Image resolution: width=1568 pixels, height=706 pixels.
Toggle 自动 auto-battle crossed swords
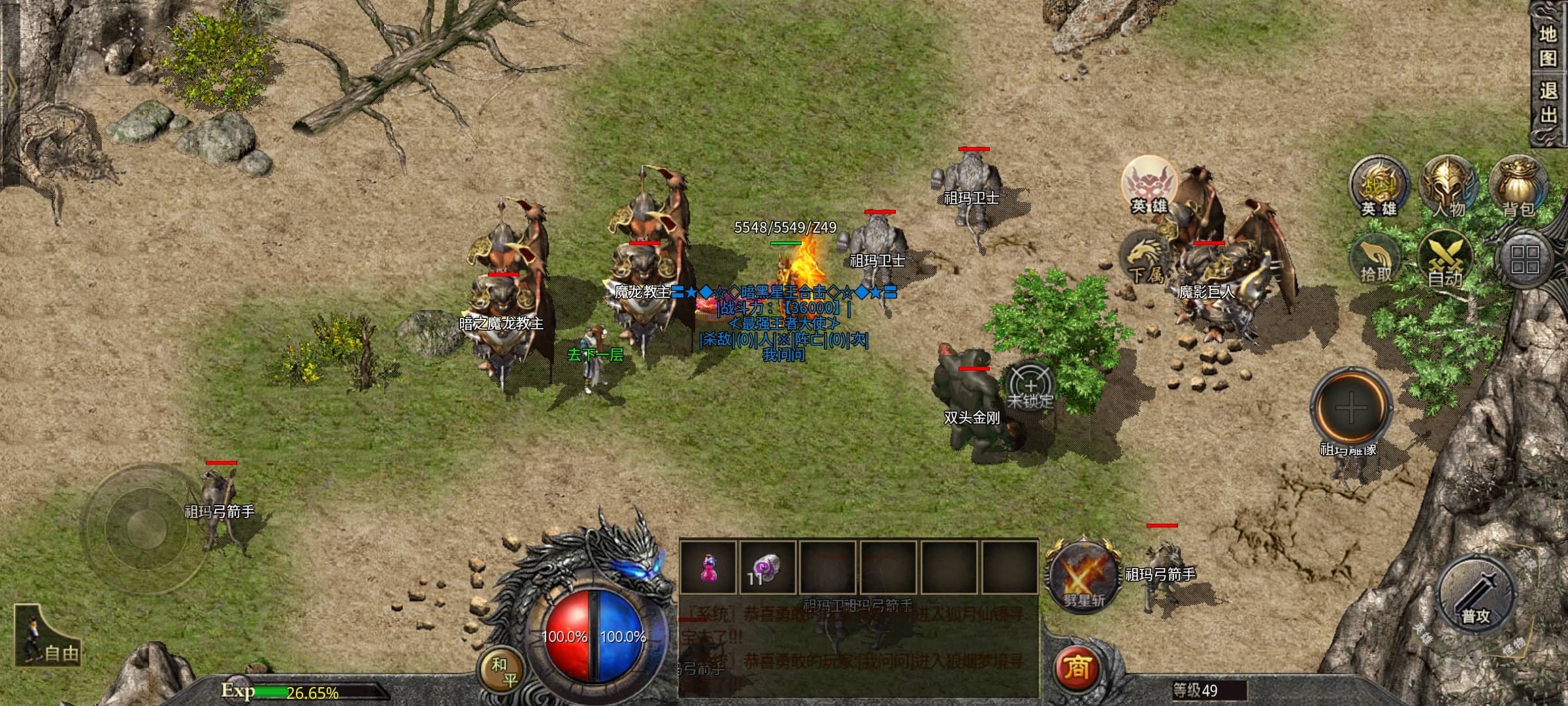pyautogui.click(x=1445, y=260)
